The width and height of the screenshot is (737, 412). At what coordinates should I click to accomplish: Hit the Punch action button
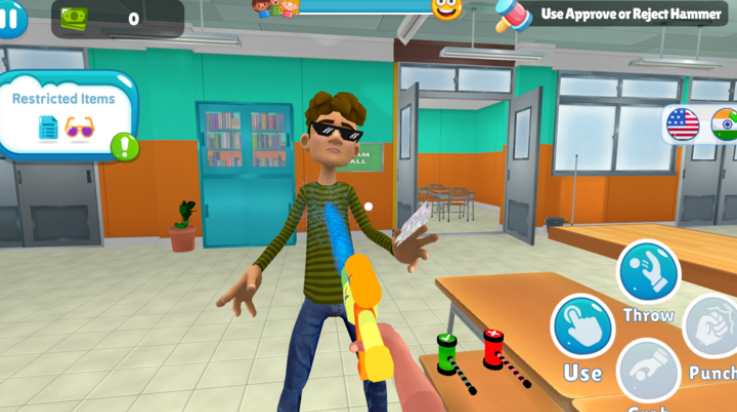click(x=714, y=329)
